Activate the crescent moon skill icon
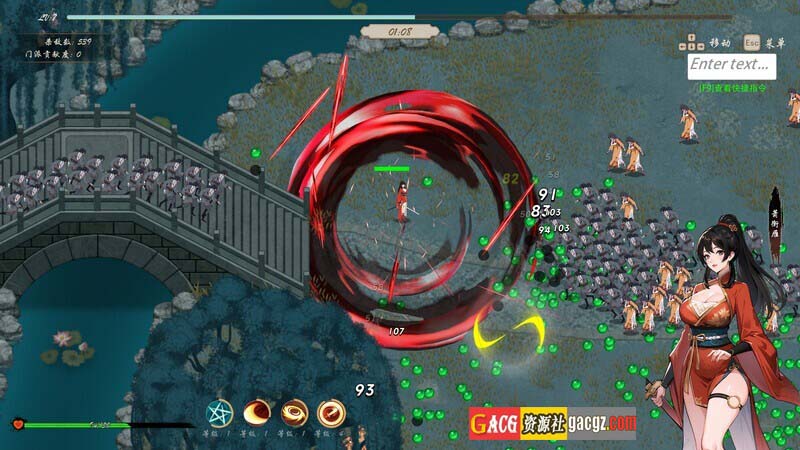Screen dimensions: 800x450 pos(257,411)
